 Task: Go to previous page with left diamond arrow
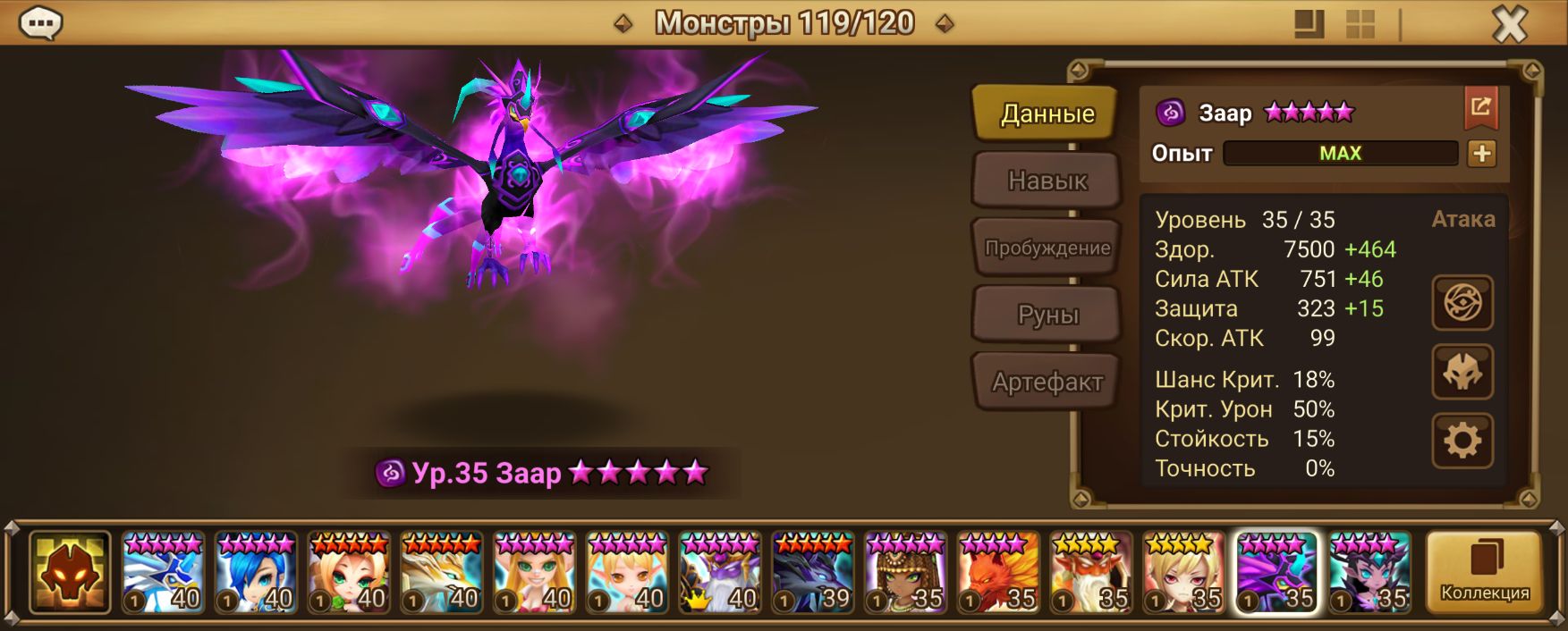pos(623,24)
